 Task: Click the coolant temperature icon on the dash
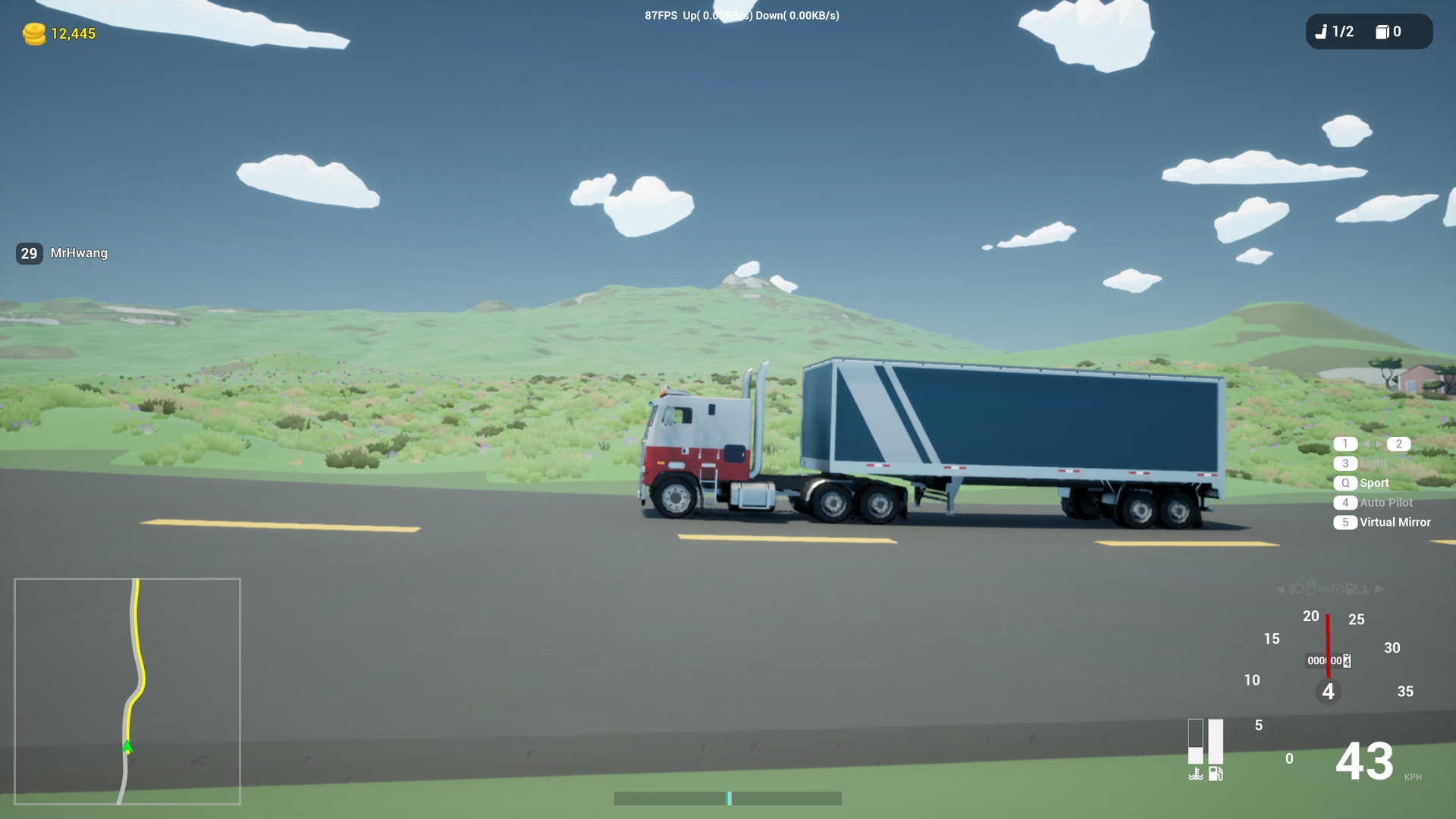tap(1197, 773)
